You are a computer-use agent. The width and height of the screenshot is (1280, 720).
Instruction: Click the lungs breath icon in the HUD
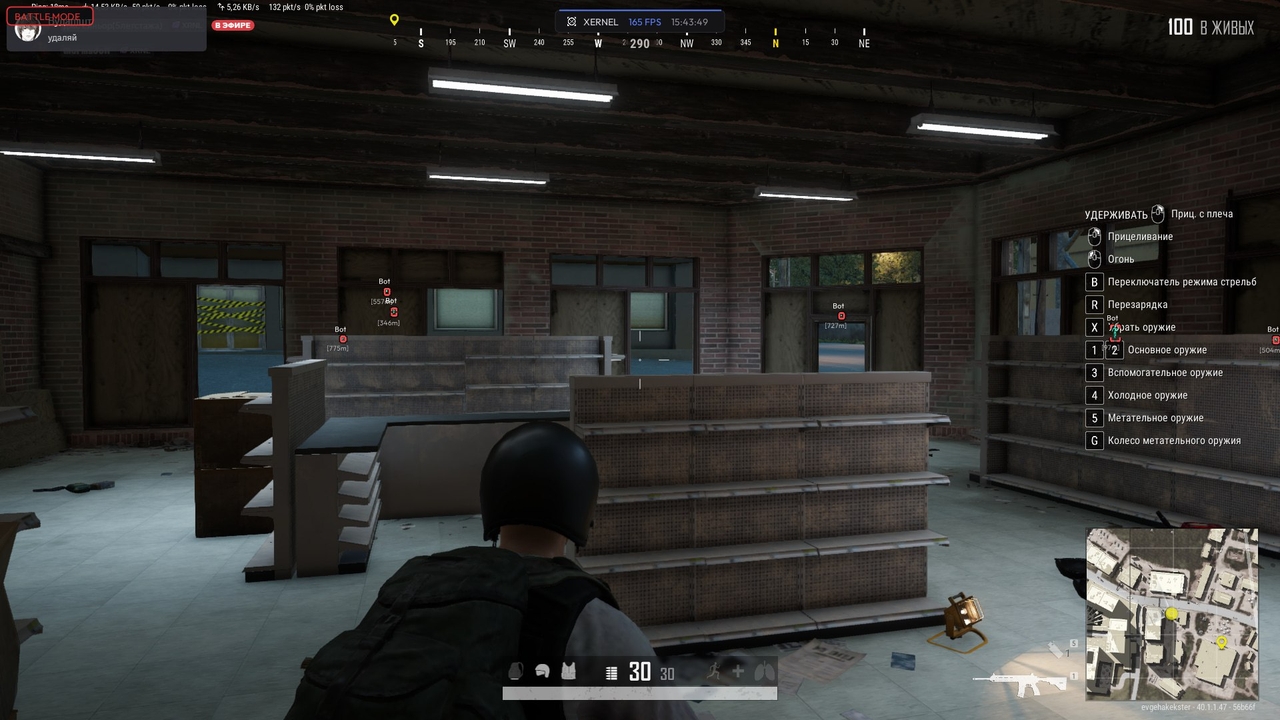pos(762,672)
